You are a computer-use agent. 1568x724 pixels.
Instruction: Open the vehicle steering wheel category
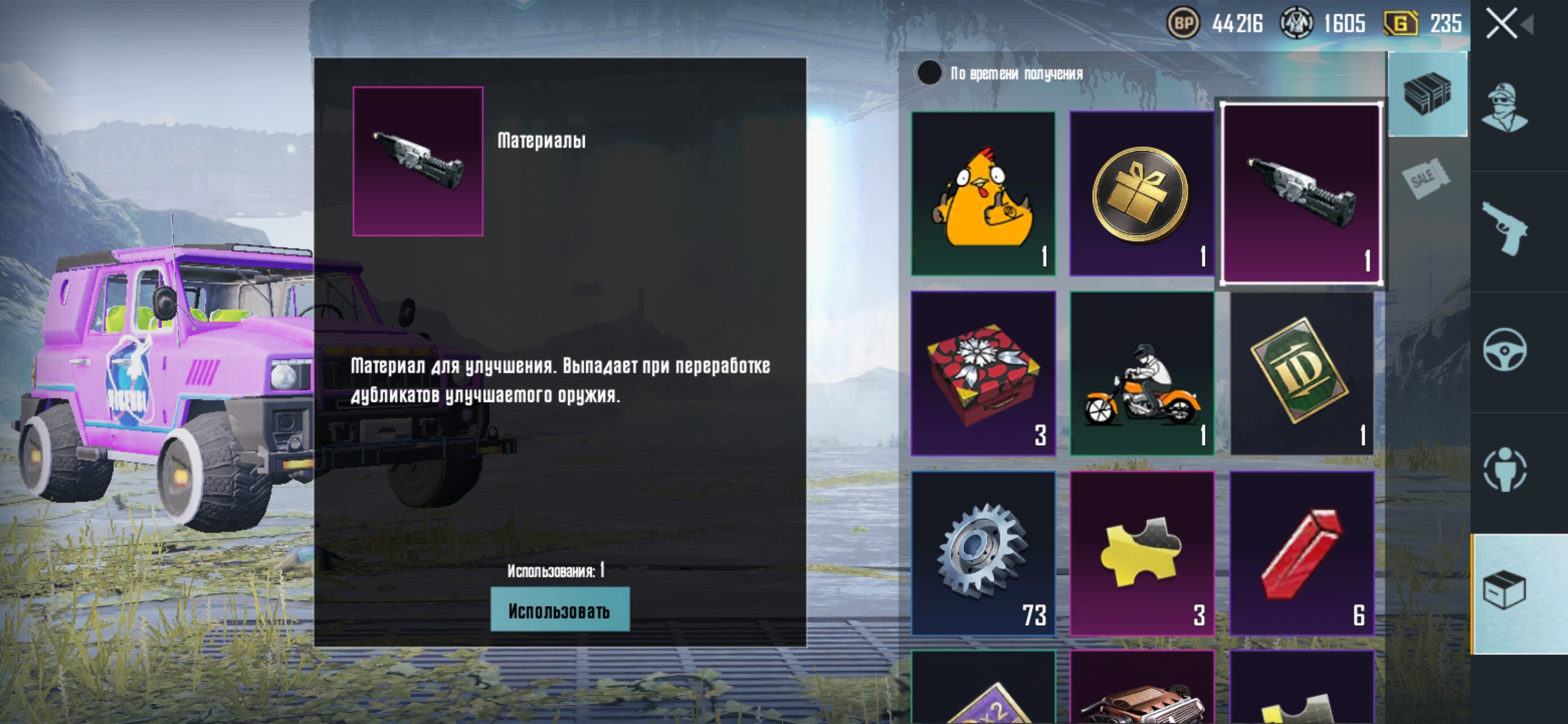pyautogui.click(x=1505, y=349)
